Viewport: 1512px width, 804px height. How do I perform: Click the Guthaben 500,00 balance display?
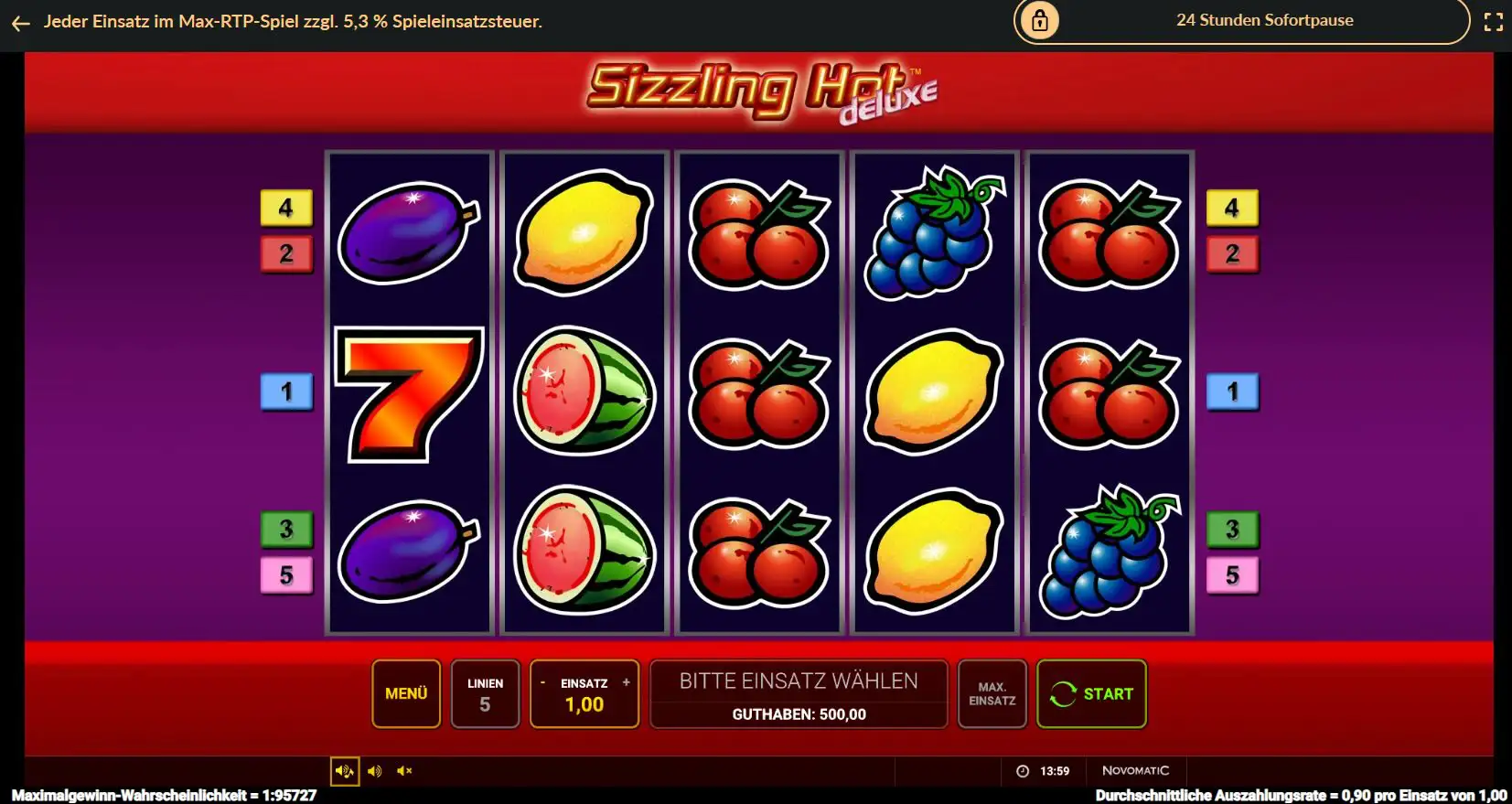click(x=798, y=714)
